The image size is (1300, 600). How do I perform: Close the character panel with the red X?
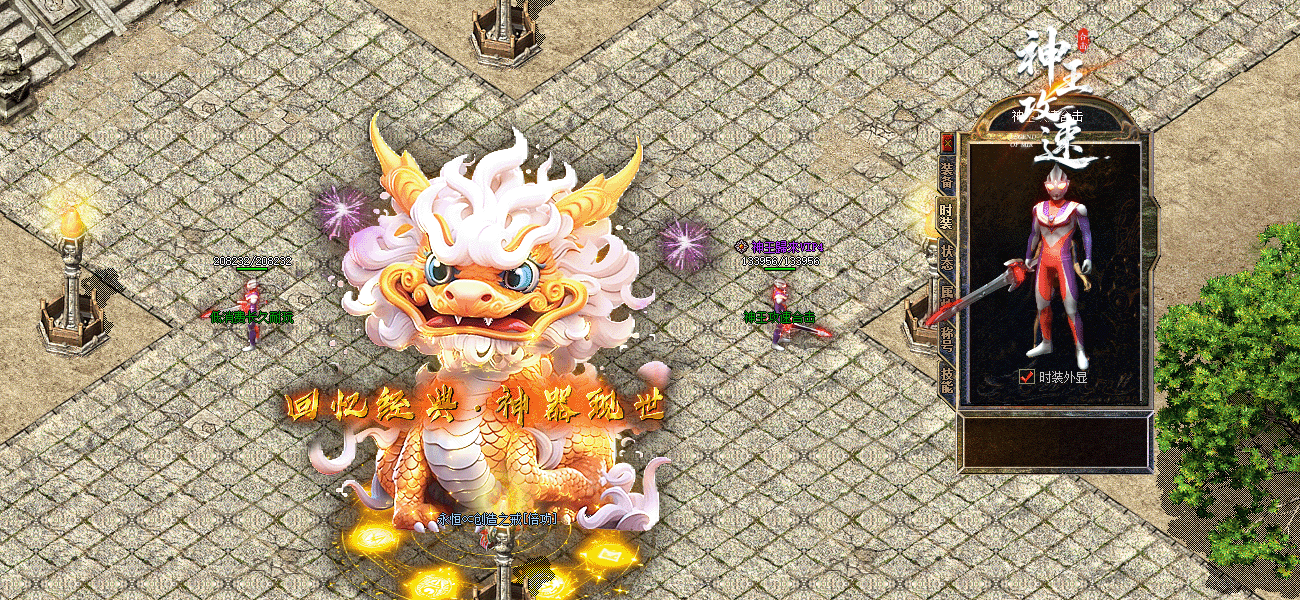(x=947, y=143)
